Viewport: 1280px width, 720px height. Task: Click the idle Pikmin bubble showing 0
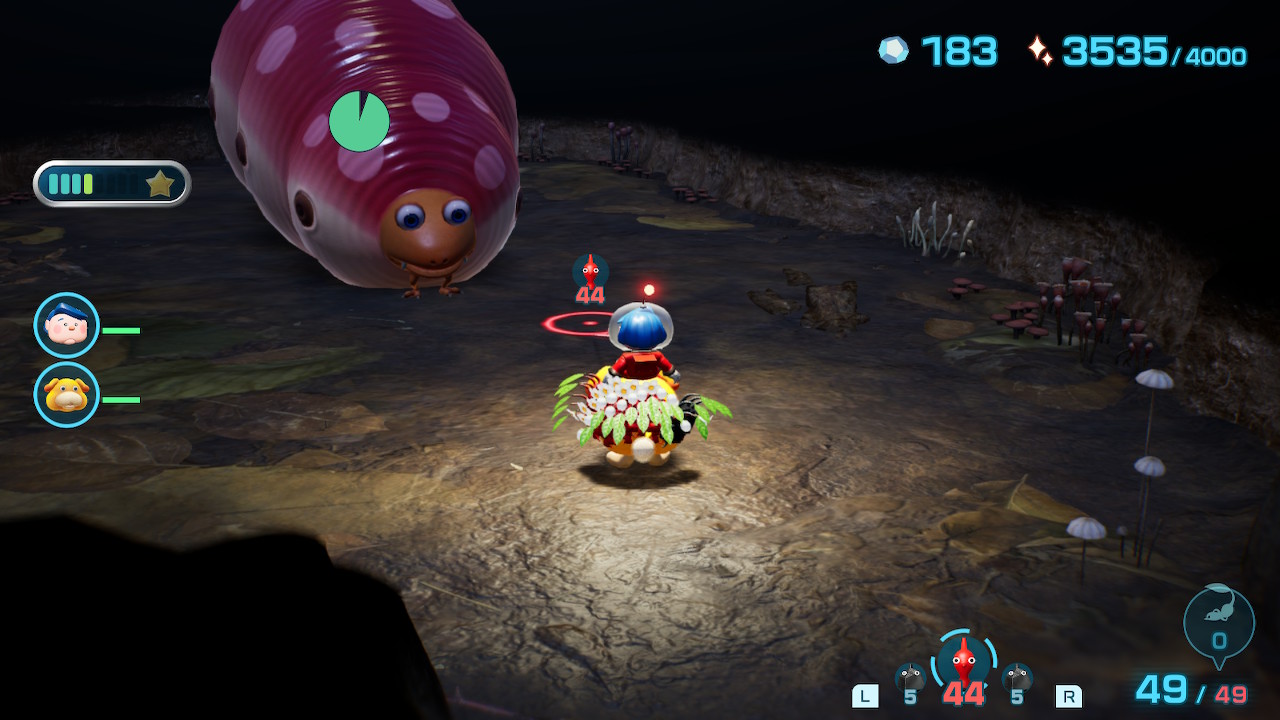tap(1218, 622)
